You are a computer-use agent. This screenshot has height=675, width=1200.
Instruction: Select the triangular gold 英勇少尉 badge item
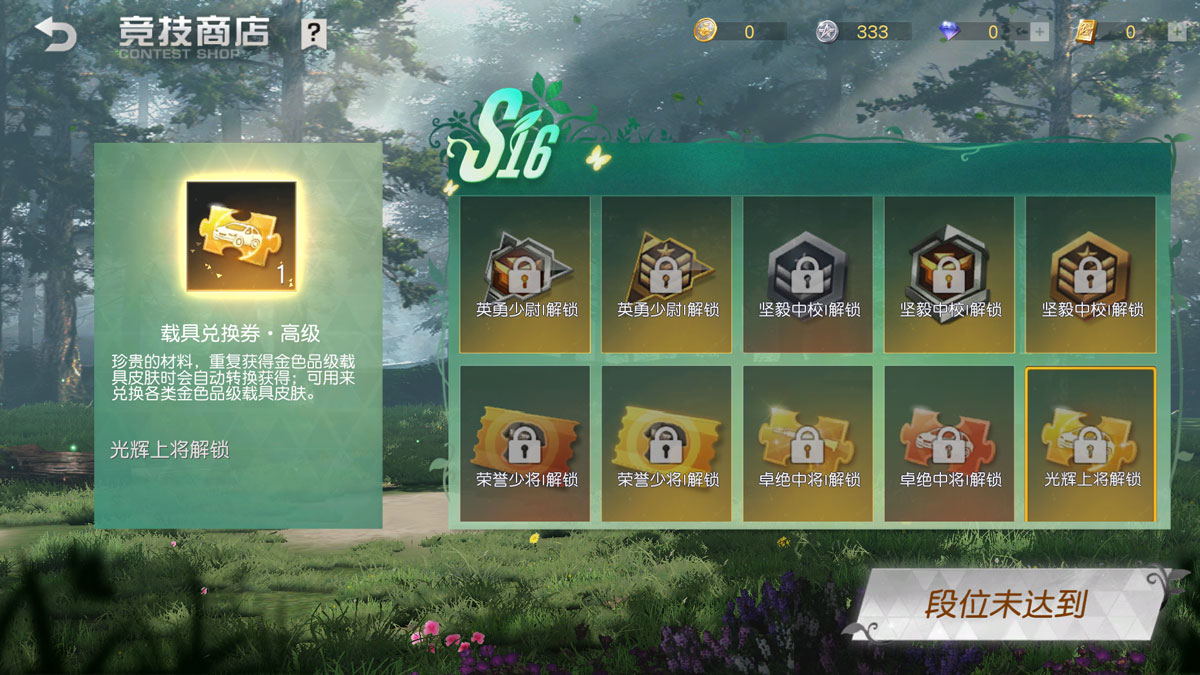tap(666, 274)
